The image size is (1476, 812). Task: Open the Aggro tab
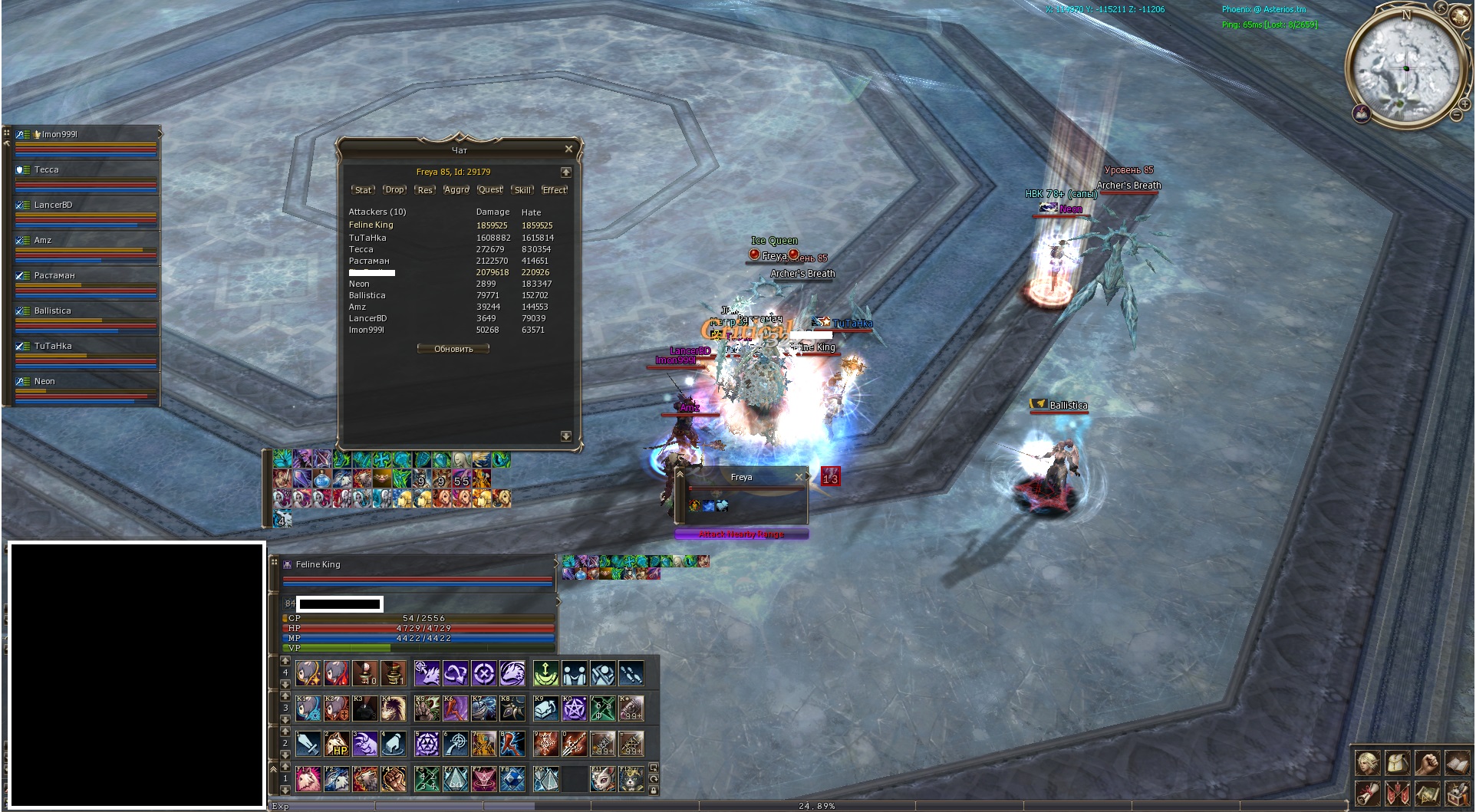(456, 190)
